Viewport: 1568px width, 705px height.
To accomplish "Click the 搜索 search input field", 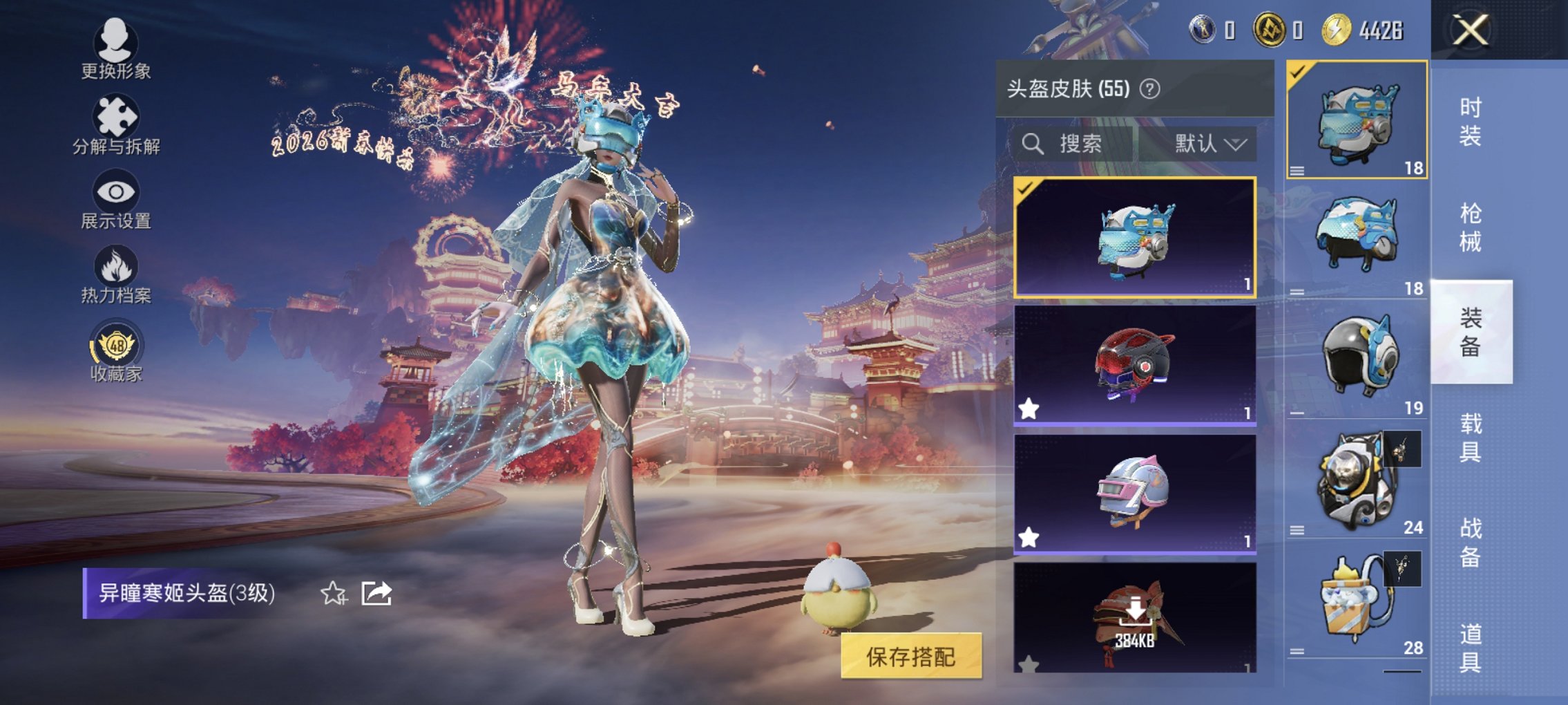I will coord(1081,144).
